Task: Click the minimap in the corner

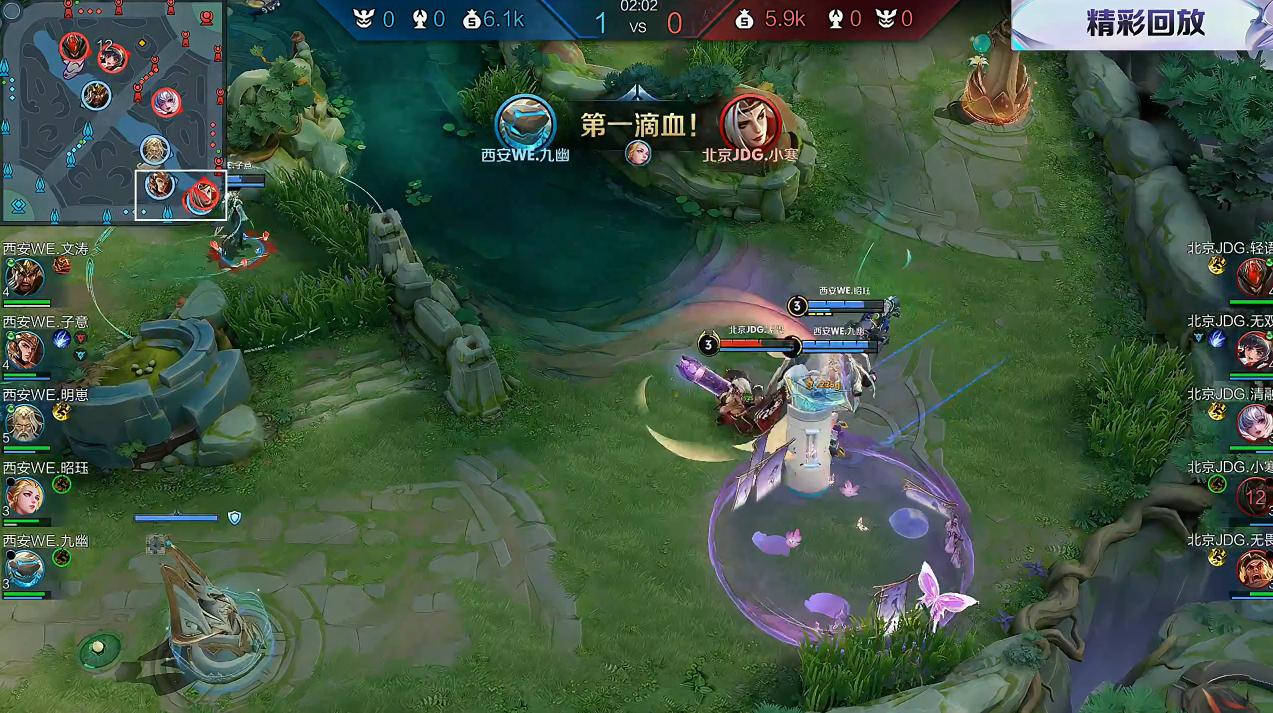Action: pyautogui.click(x=112, y=112)
